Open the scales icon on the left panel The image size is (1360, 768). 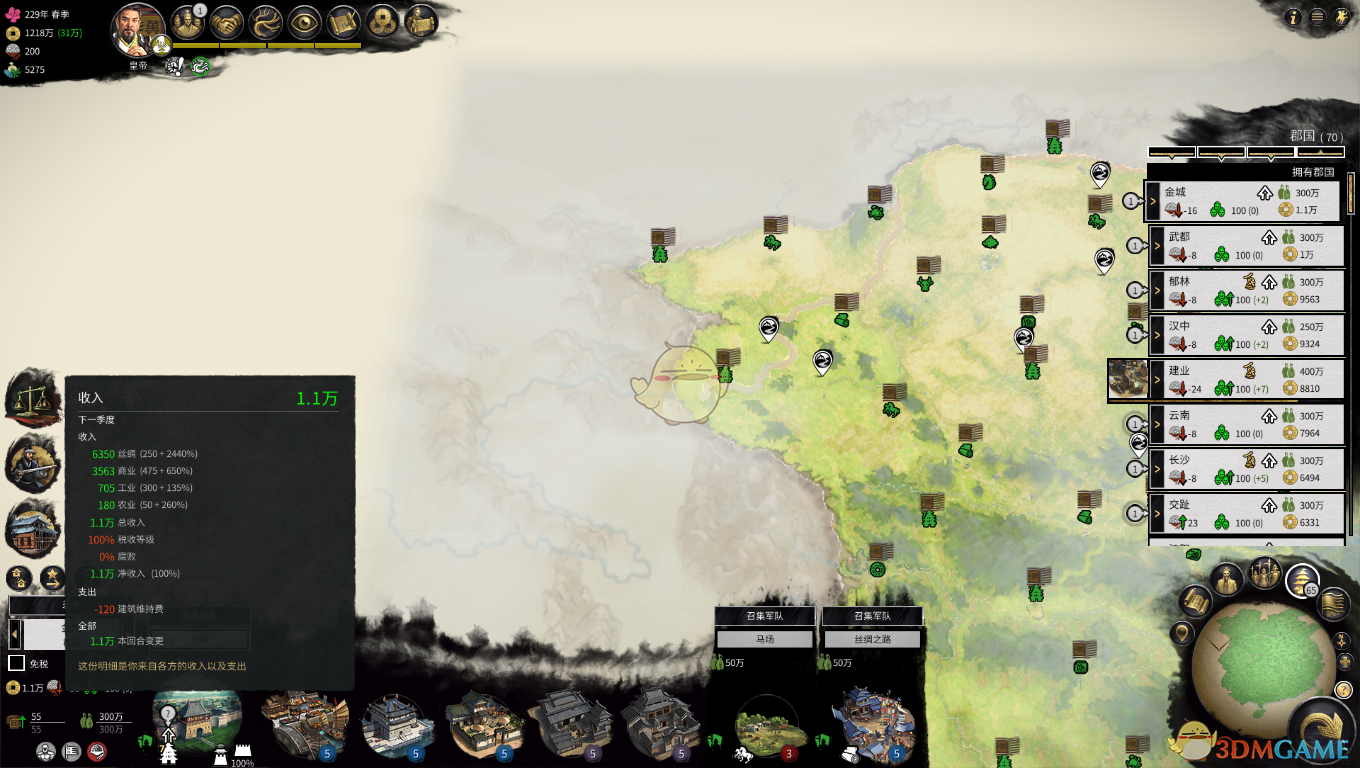pos(31,396)
